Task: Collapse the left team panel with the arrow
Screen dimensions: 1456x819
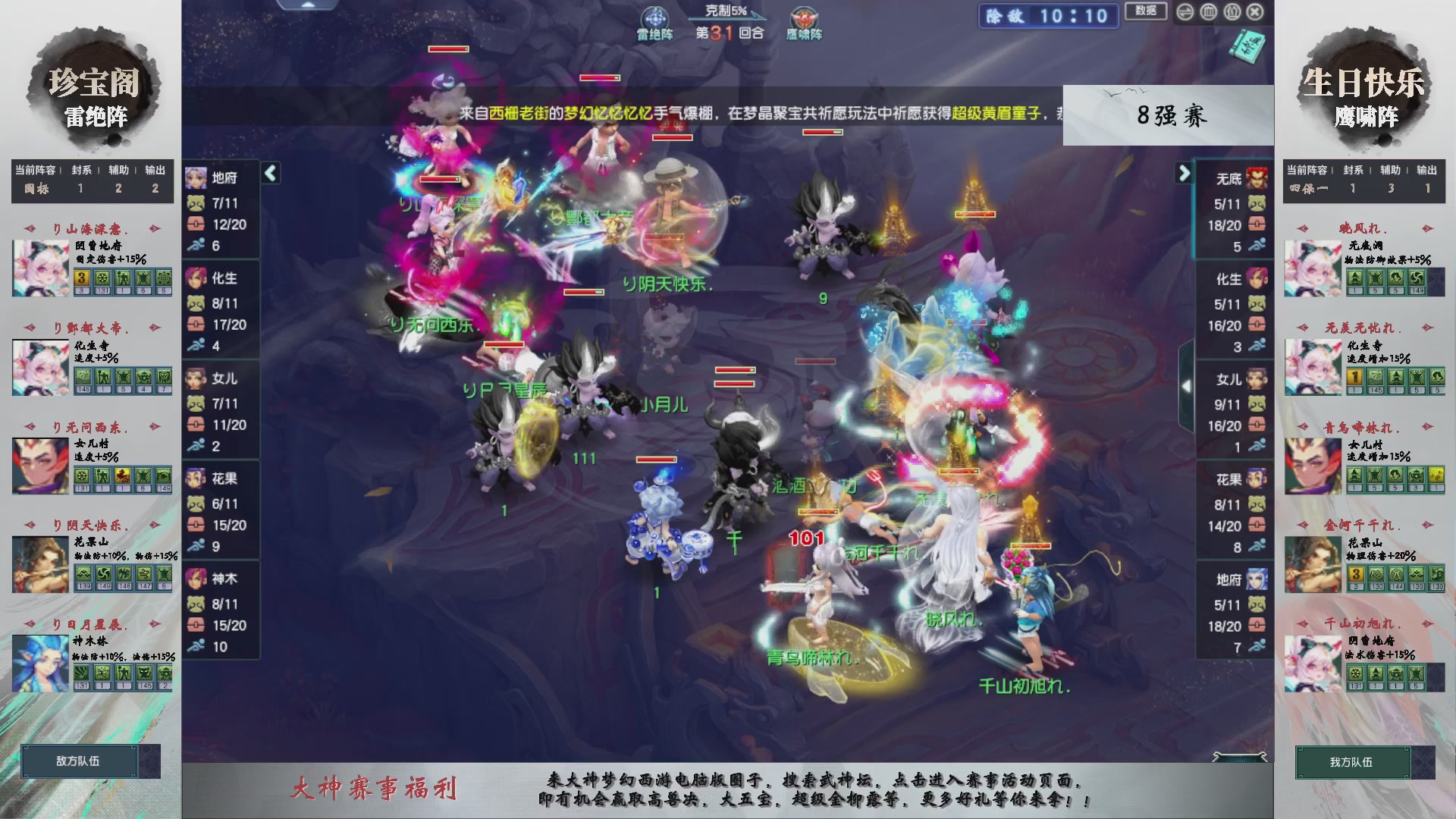Action: point(270,173)
